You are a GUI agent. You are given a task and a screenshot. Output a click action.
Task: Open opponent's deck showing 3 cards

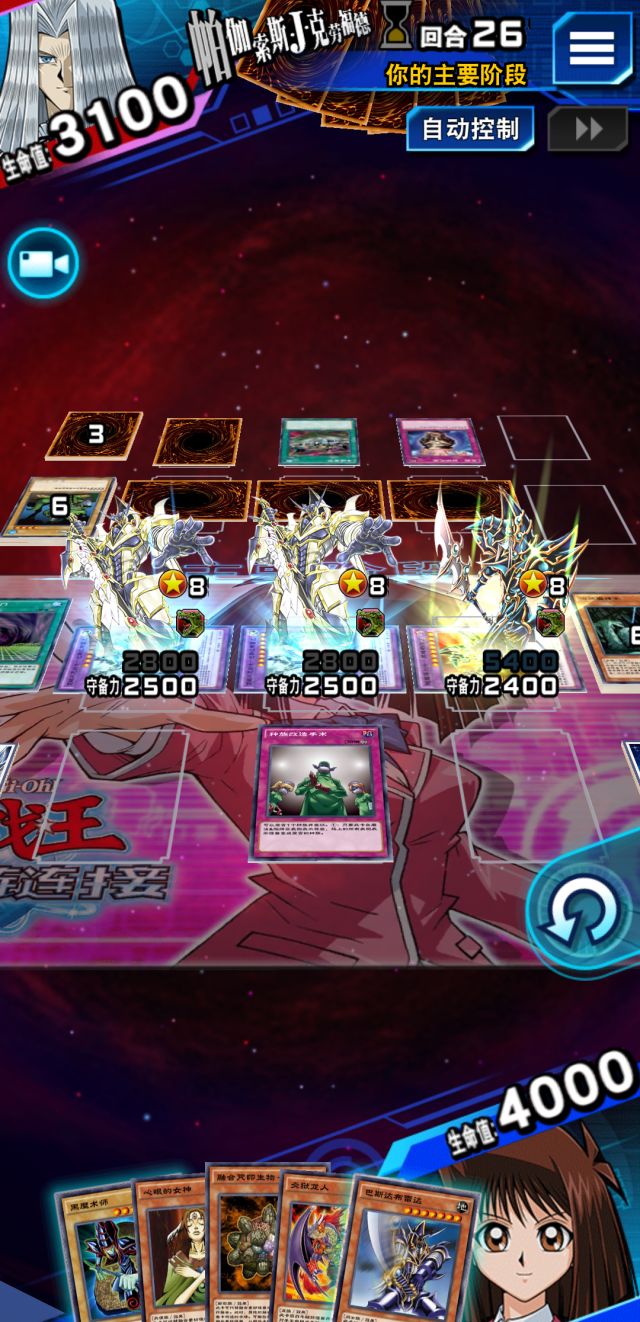95,435
